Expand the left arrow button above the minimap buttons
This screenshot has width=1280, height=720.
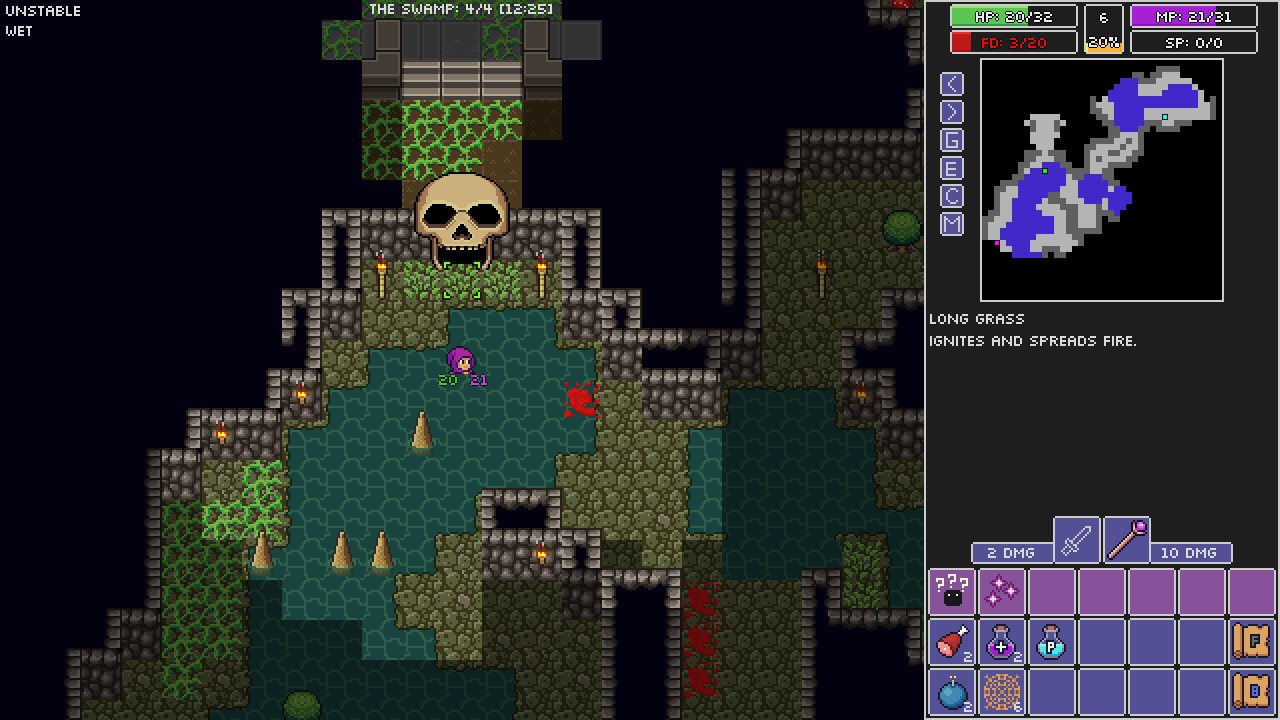[950, 84]
